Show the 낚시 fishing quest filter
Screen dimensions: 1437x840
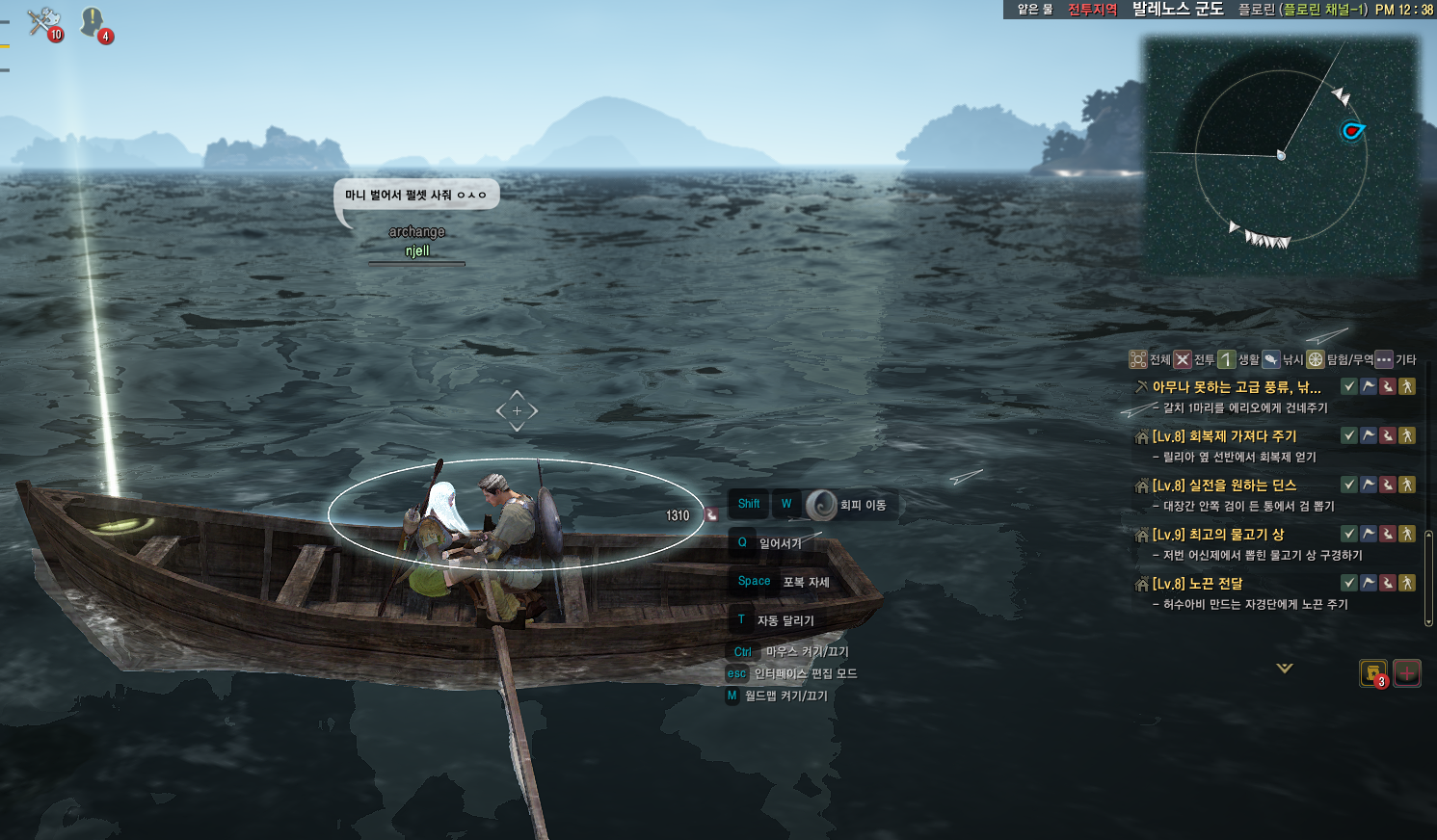[x=1283, y=360]
